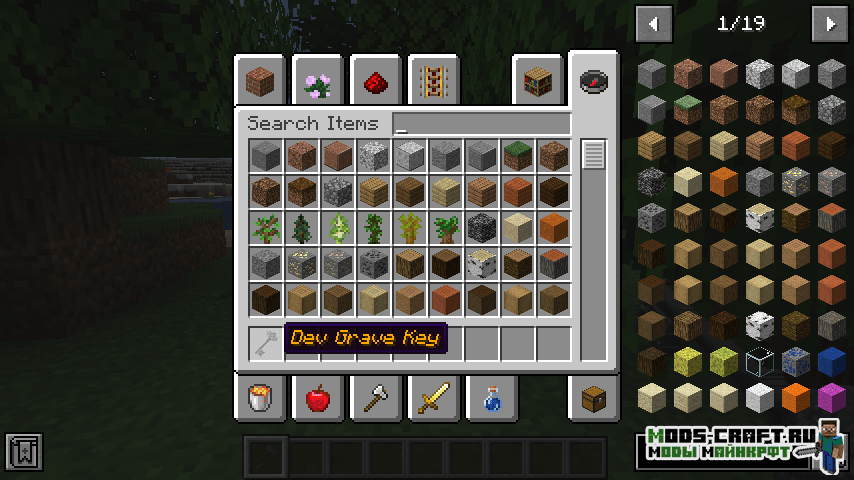This screenshot has height=480, width=854.
Task: Choose the purple wool block in the side list
Action: click(831, 397)
